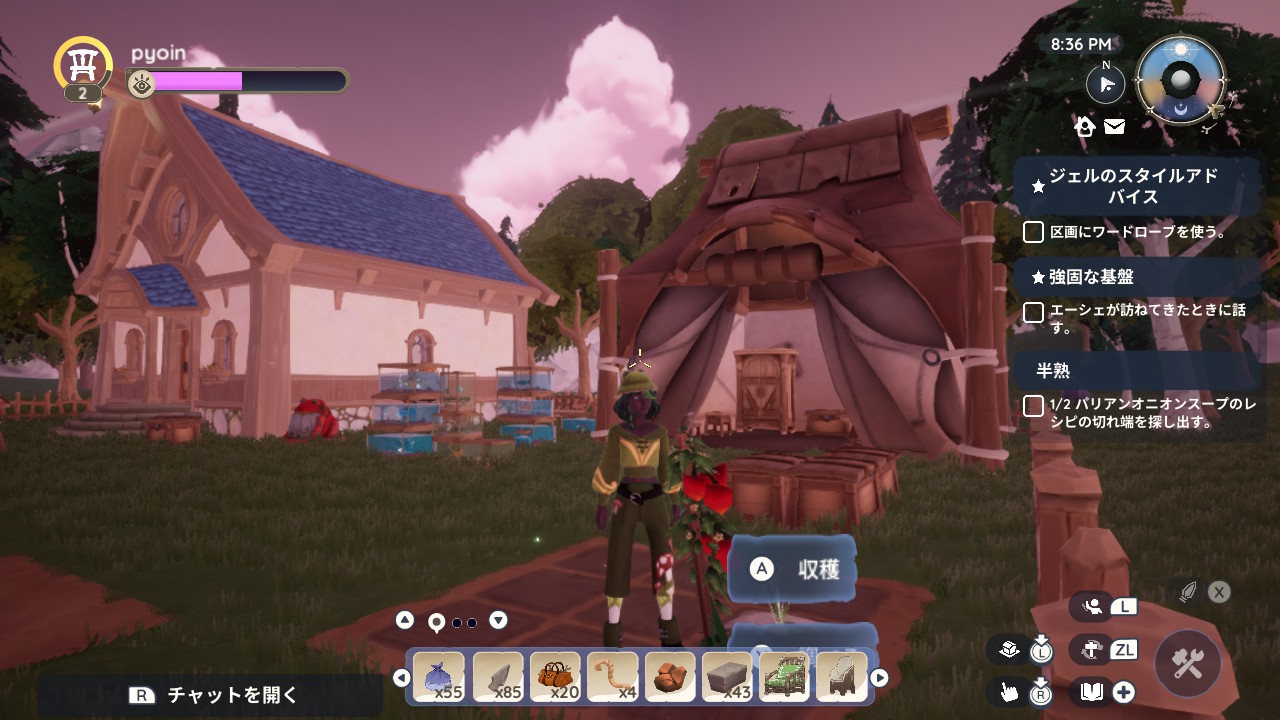Pick the red clay lumps slot
The width and height of the screenshot is (1280, 720).
point(670,678)
